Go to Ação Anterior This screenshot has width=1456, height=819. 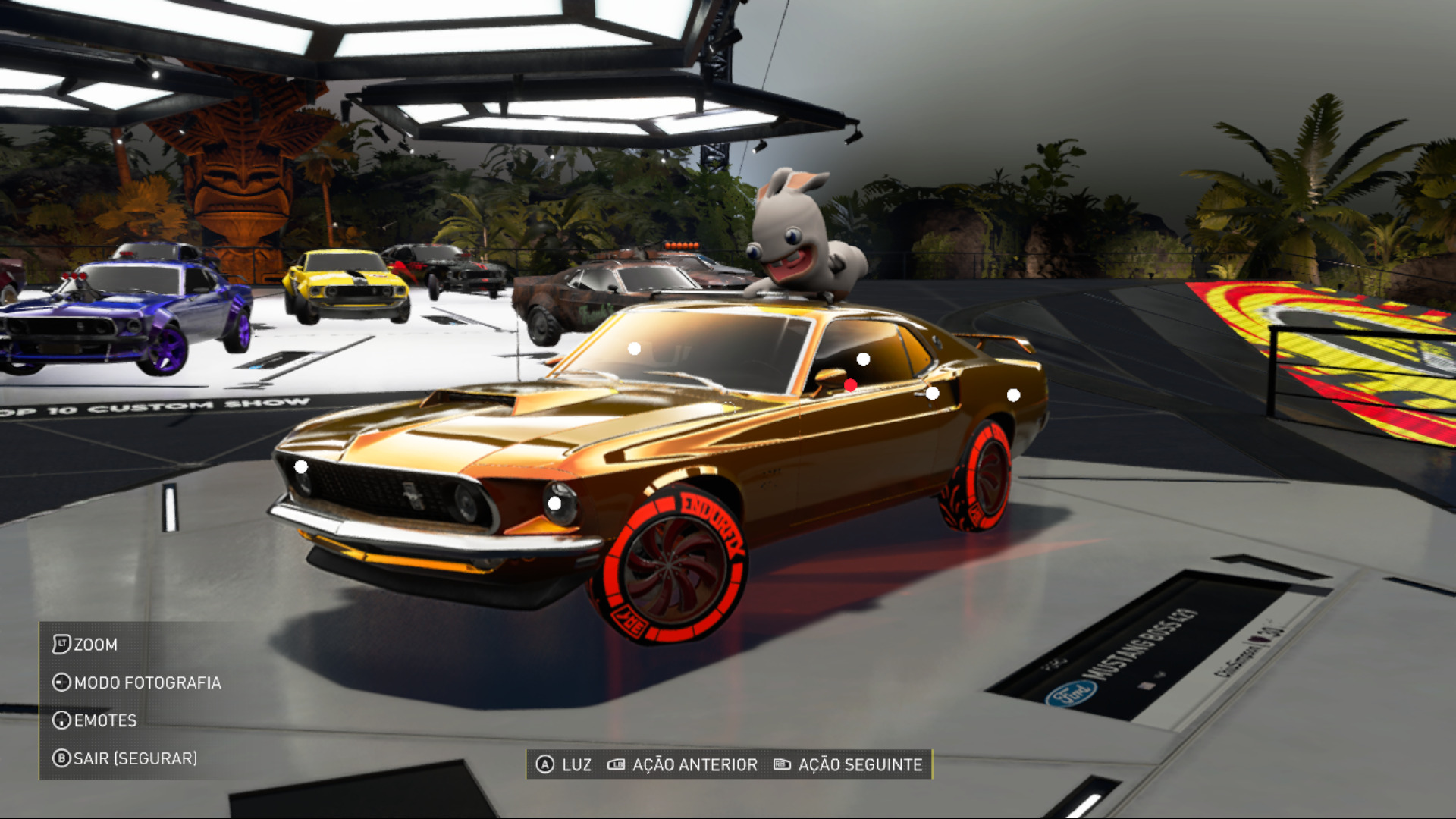(x=682, y=764)
